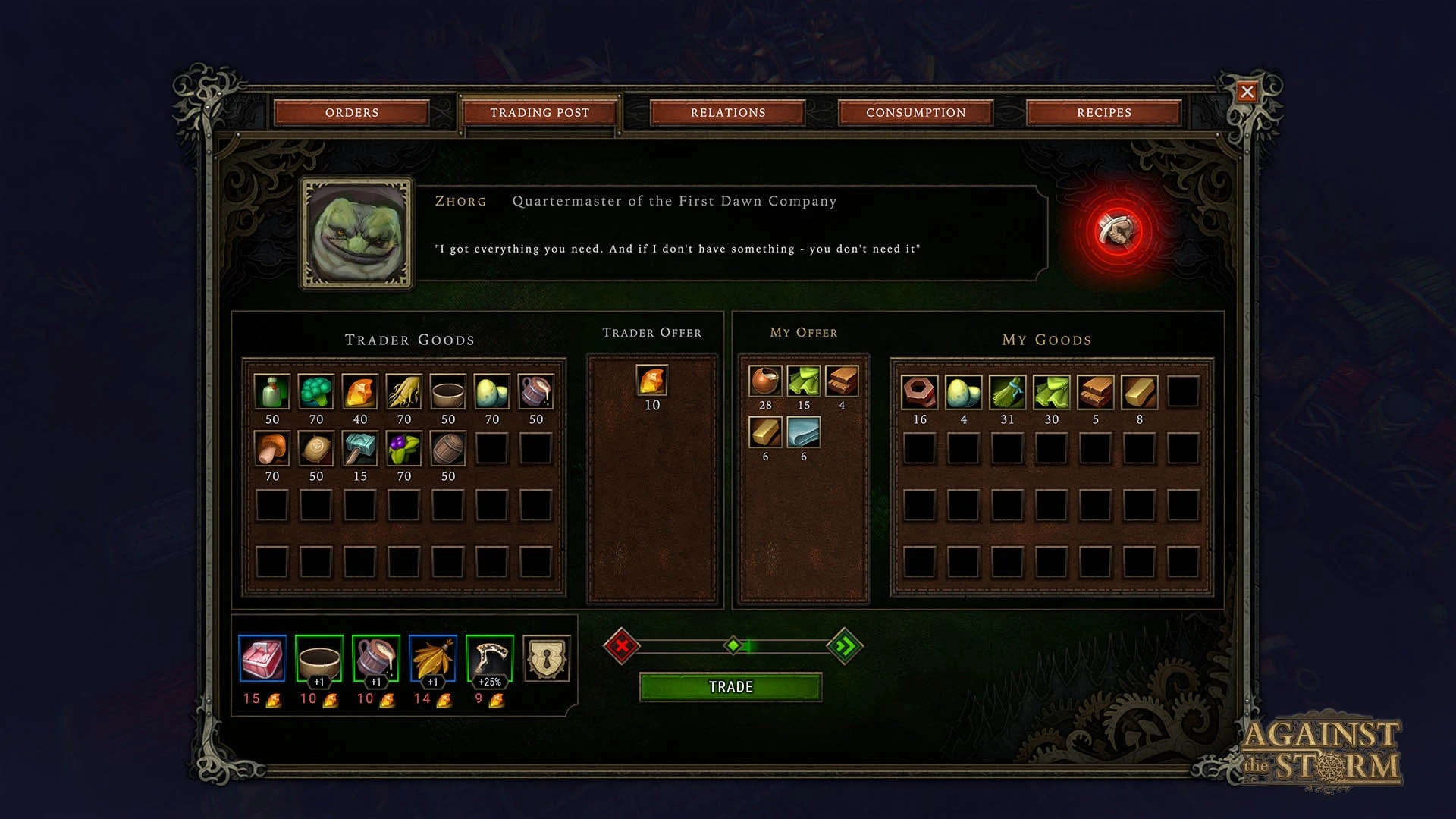This screenshot has width=1456, height=819.
Task: Buy the scythe +25% perk
Action: click(x=489, y=658)
